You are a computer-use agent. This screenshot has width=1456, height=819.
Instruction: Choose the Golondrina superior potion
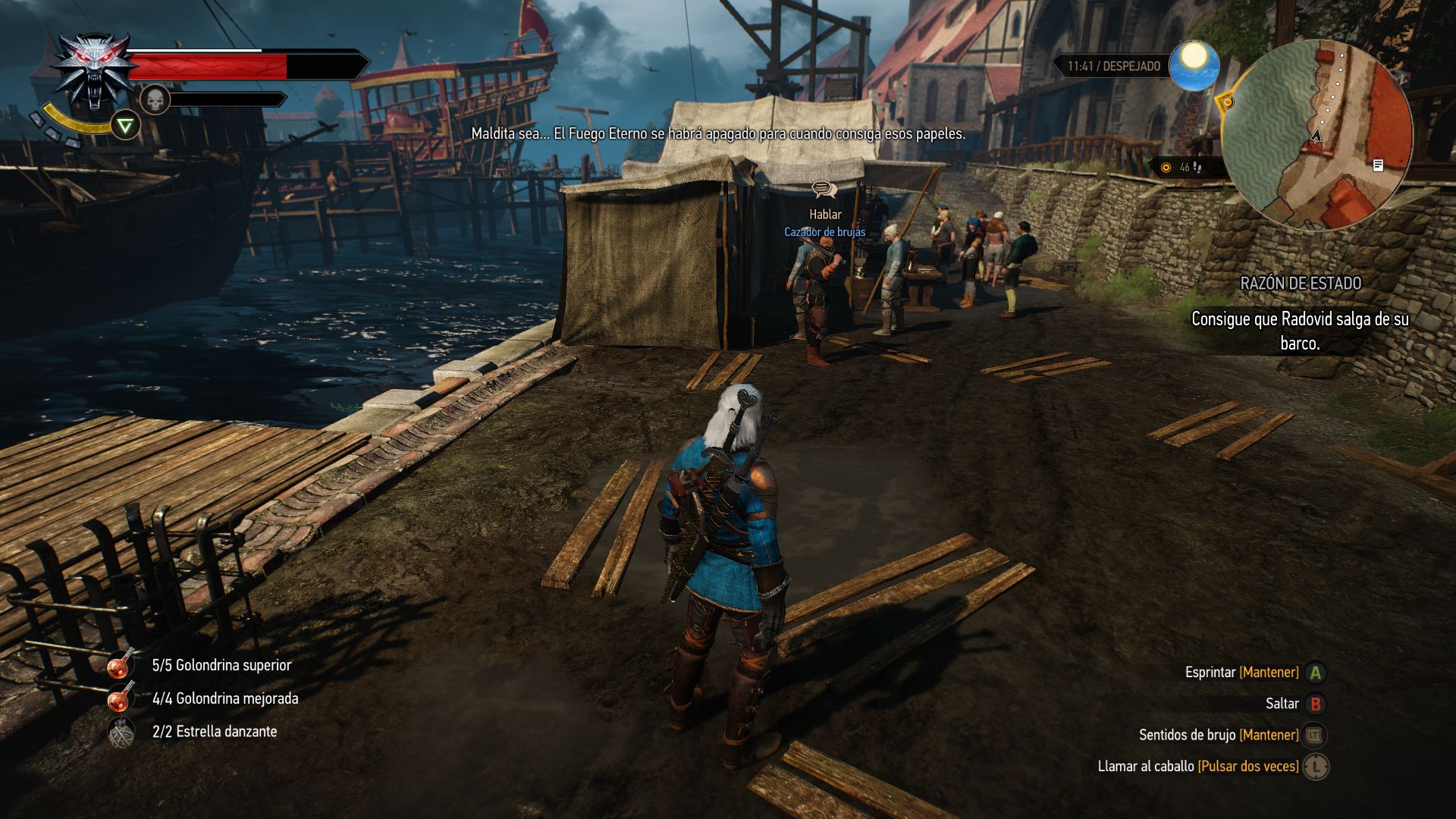click(x=121, y=665)
